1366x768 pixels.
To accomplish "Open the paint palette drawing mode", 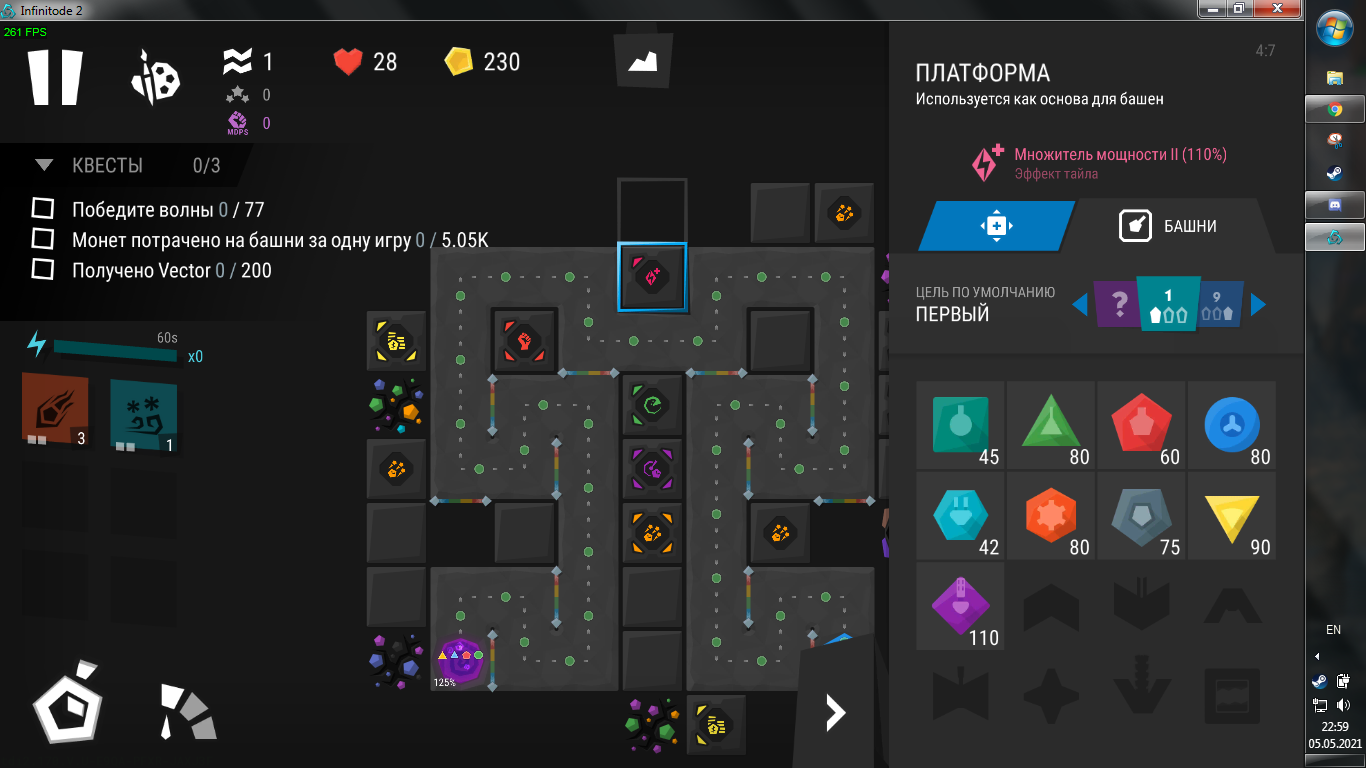I will click(155, 78).
